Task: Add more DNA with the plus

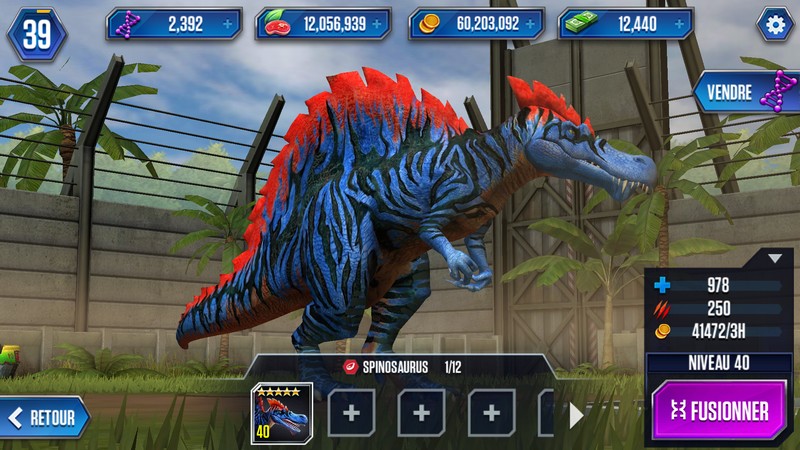Action: click(226, 24)
